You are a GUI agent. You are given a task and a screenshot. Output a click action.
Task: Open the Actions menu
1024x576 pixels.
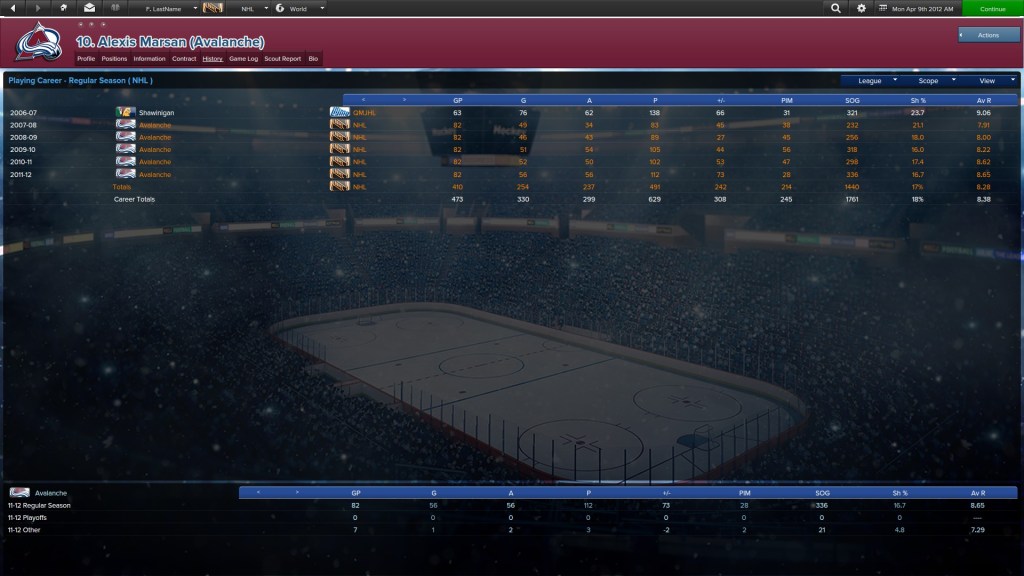click(x=988, y=35)
